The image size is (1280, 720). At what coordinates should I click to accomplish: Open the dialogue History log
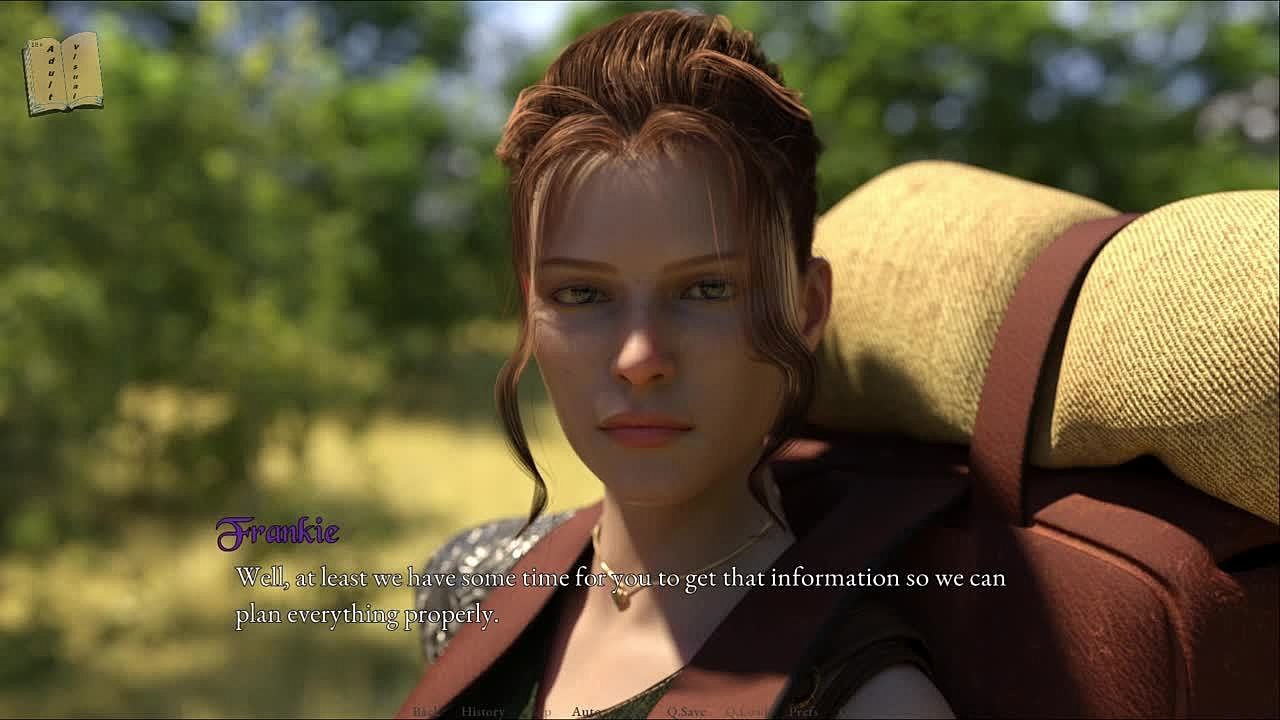point(482,712)
